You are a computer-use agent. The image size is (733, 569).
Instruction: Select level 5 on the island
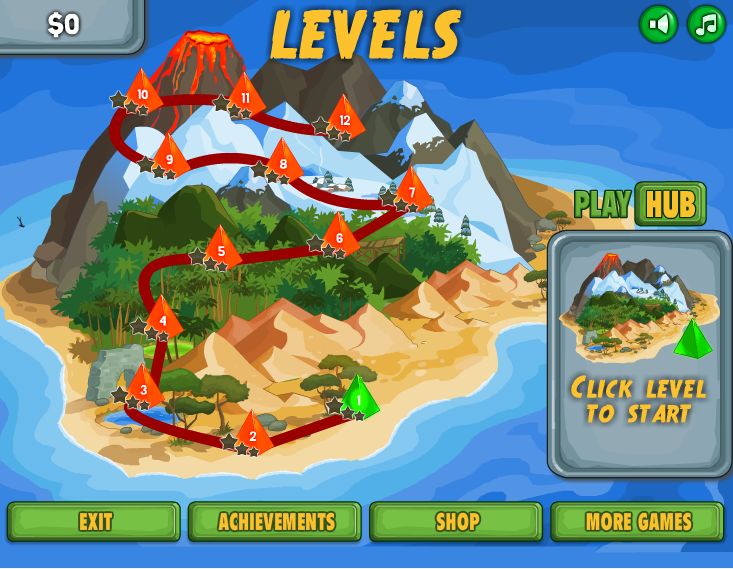221,250
